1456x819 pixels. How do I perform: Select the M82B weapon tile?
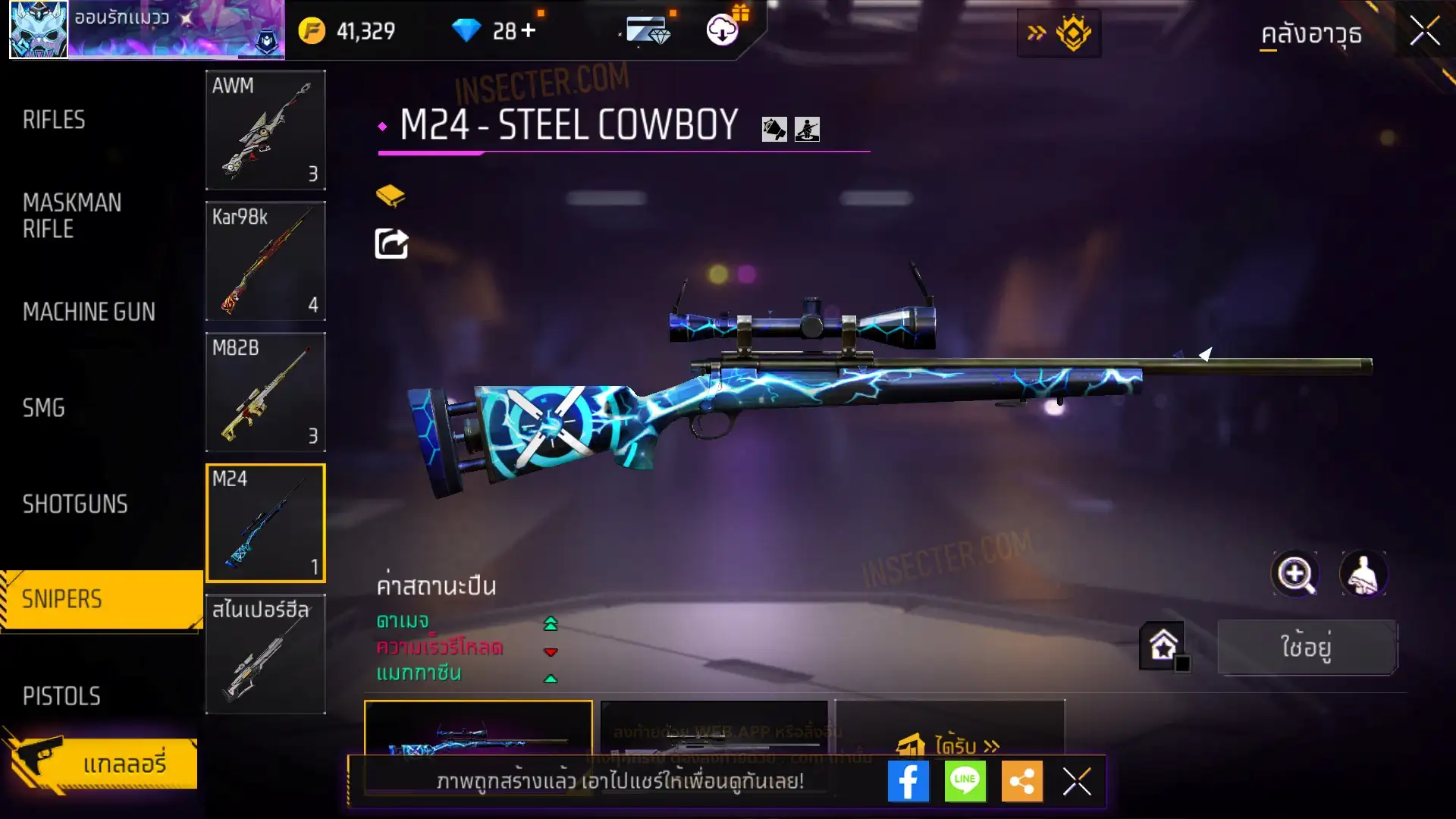[x=265, y=393]
